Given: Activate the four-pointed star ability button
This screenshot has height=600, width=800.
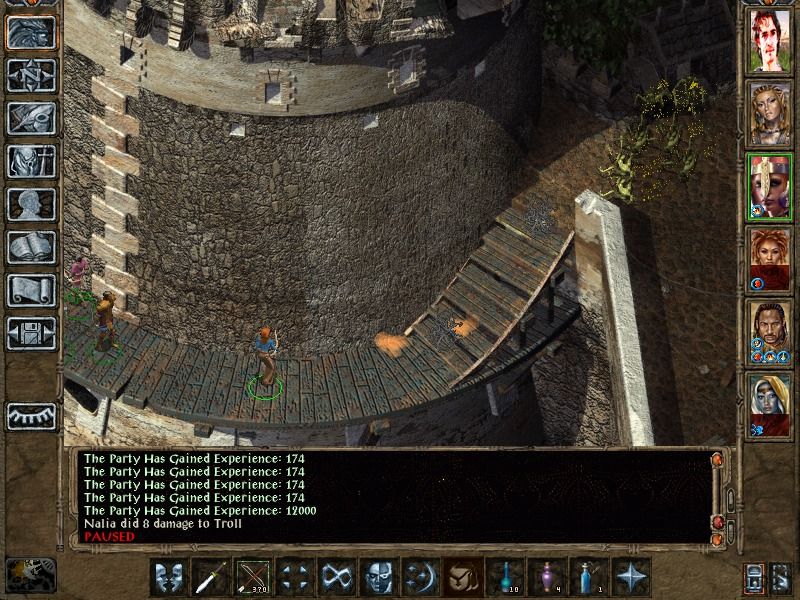Looking at the screenshot, I should pos(631,577).
